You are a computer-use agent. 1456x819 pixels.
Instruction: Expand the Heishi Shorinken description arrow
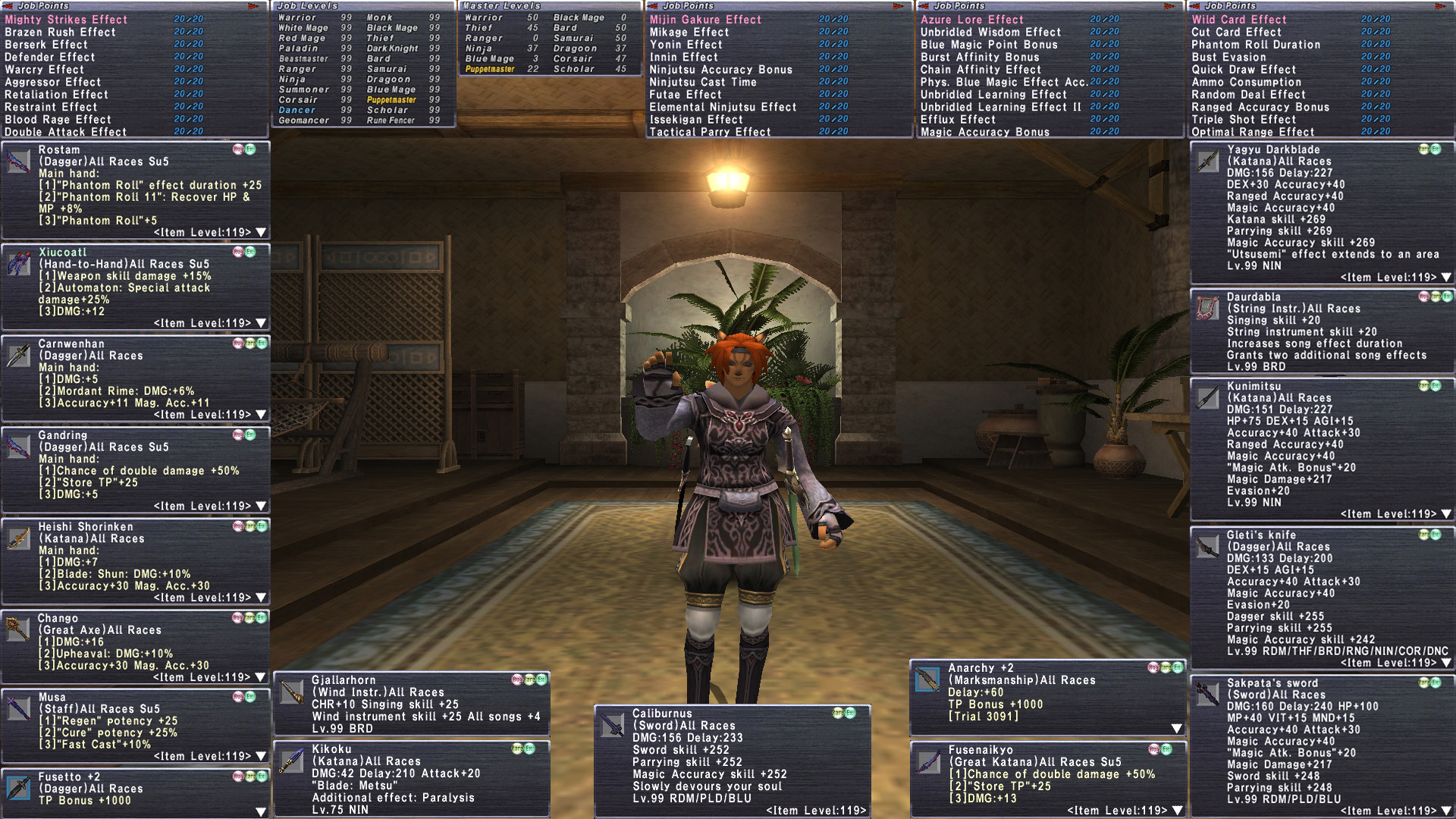(261, 598)
